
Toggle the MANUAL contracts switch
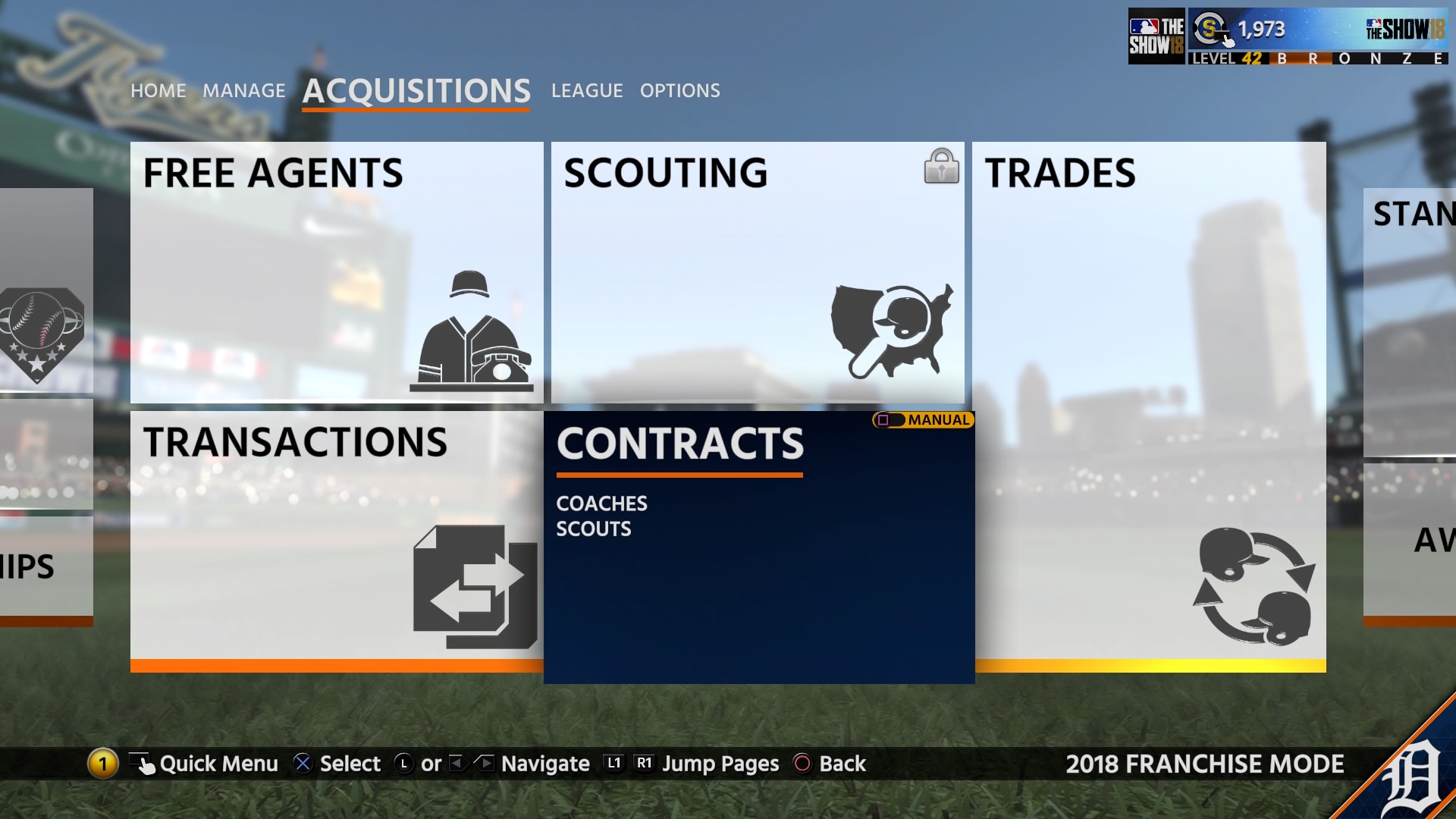921,419
